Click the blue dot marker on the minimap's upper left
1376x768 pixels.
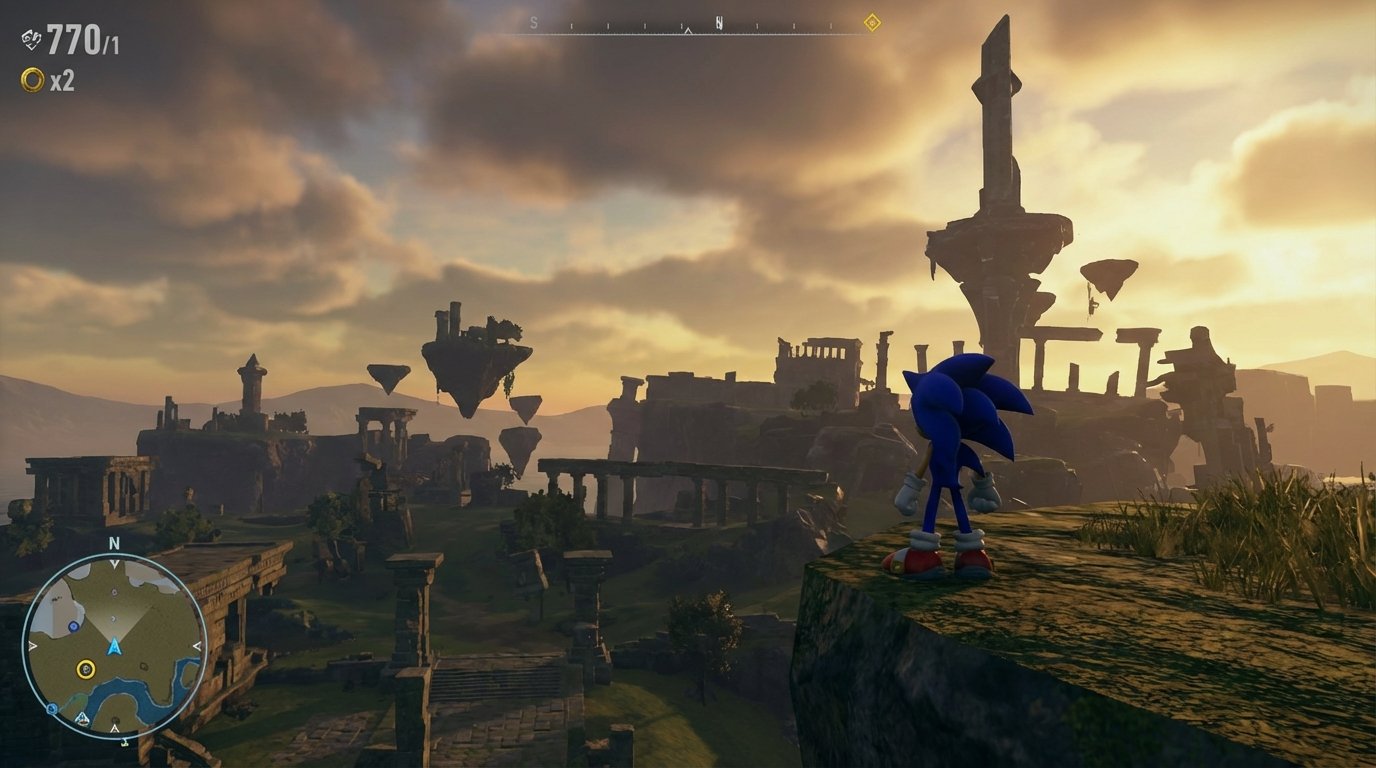73,627
